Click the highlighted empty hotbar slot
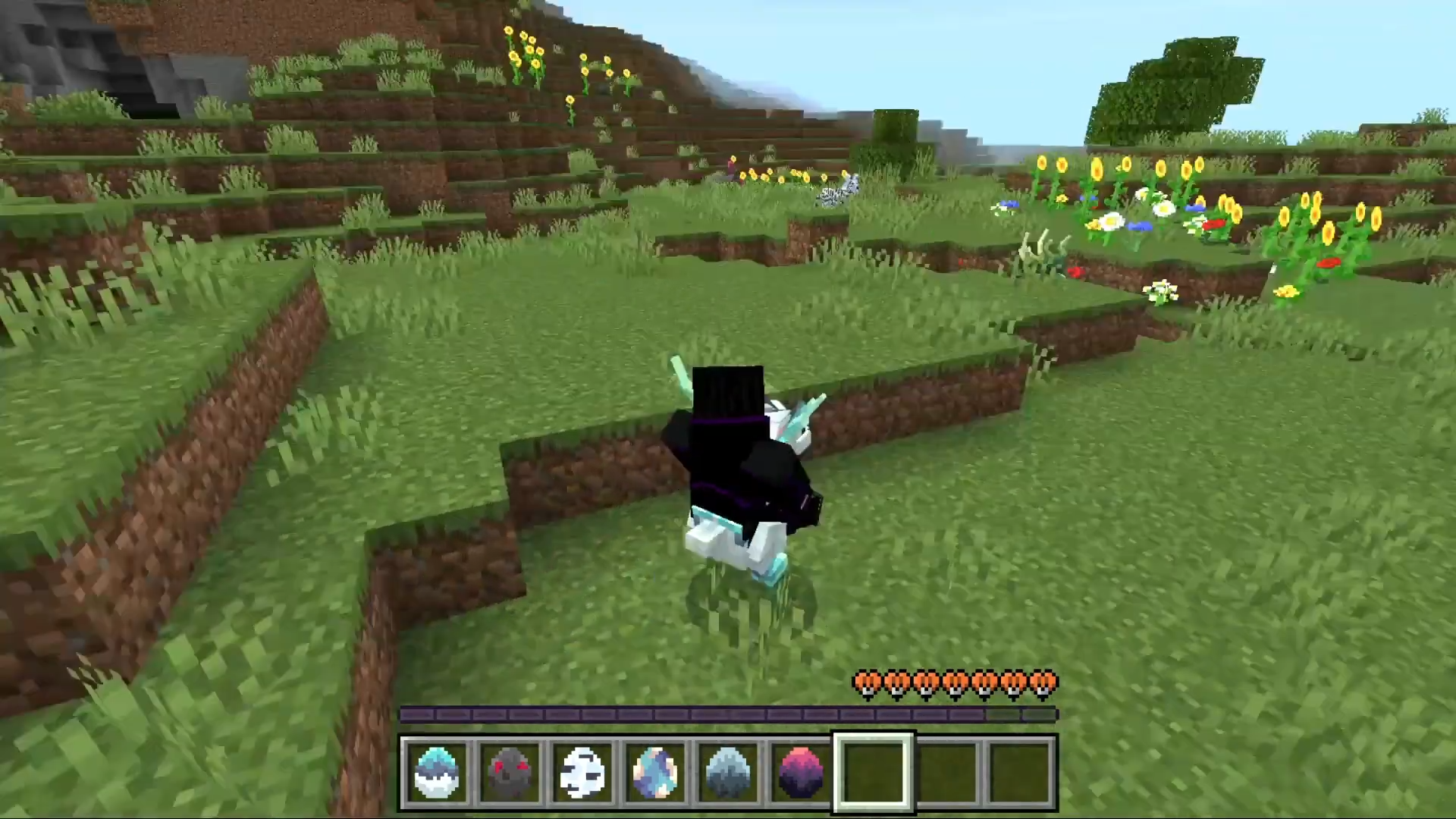Screen dimensions: 1456x819 (874, 772)
